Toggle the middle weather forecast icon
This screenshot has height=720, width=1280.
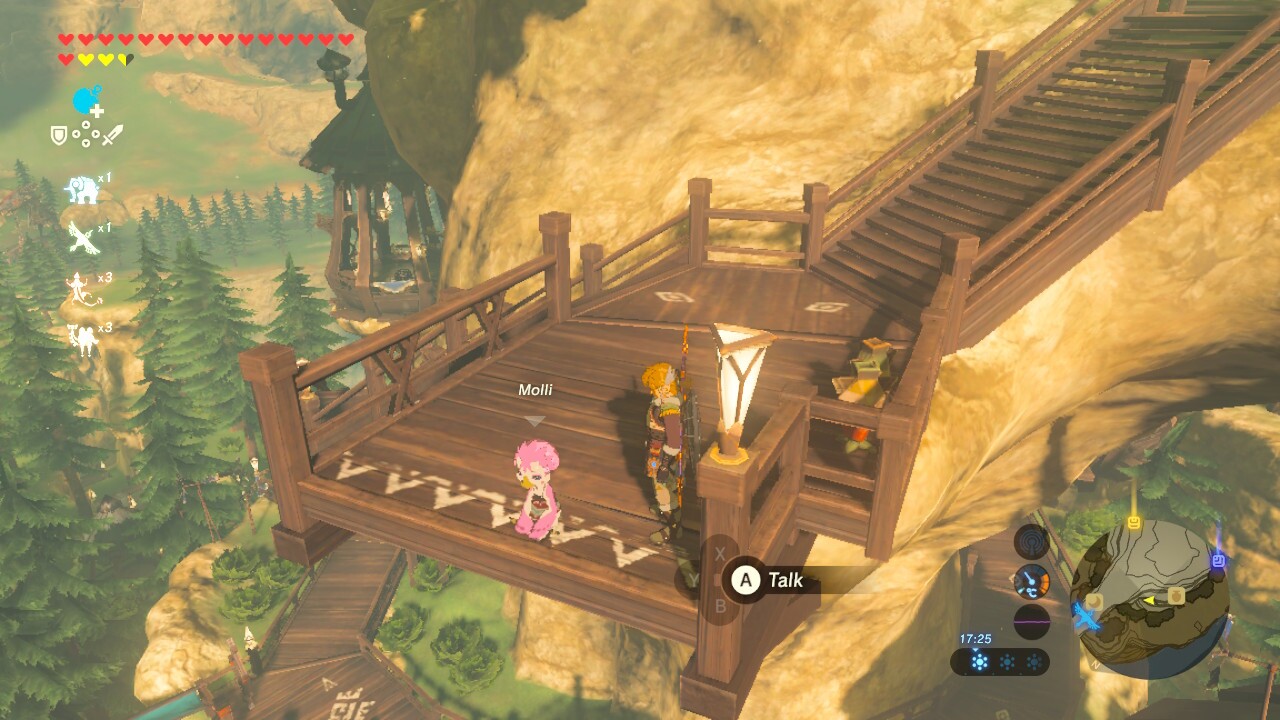pyautogui.click(x=1006, y=660)
